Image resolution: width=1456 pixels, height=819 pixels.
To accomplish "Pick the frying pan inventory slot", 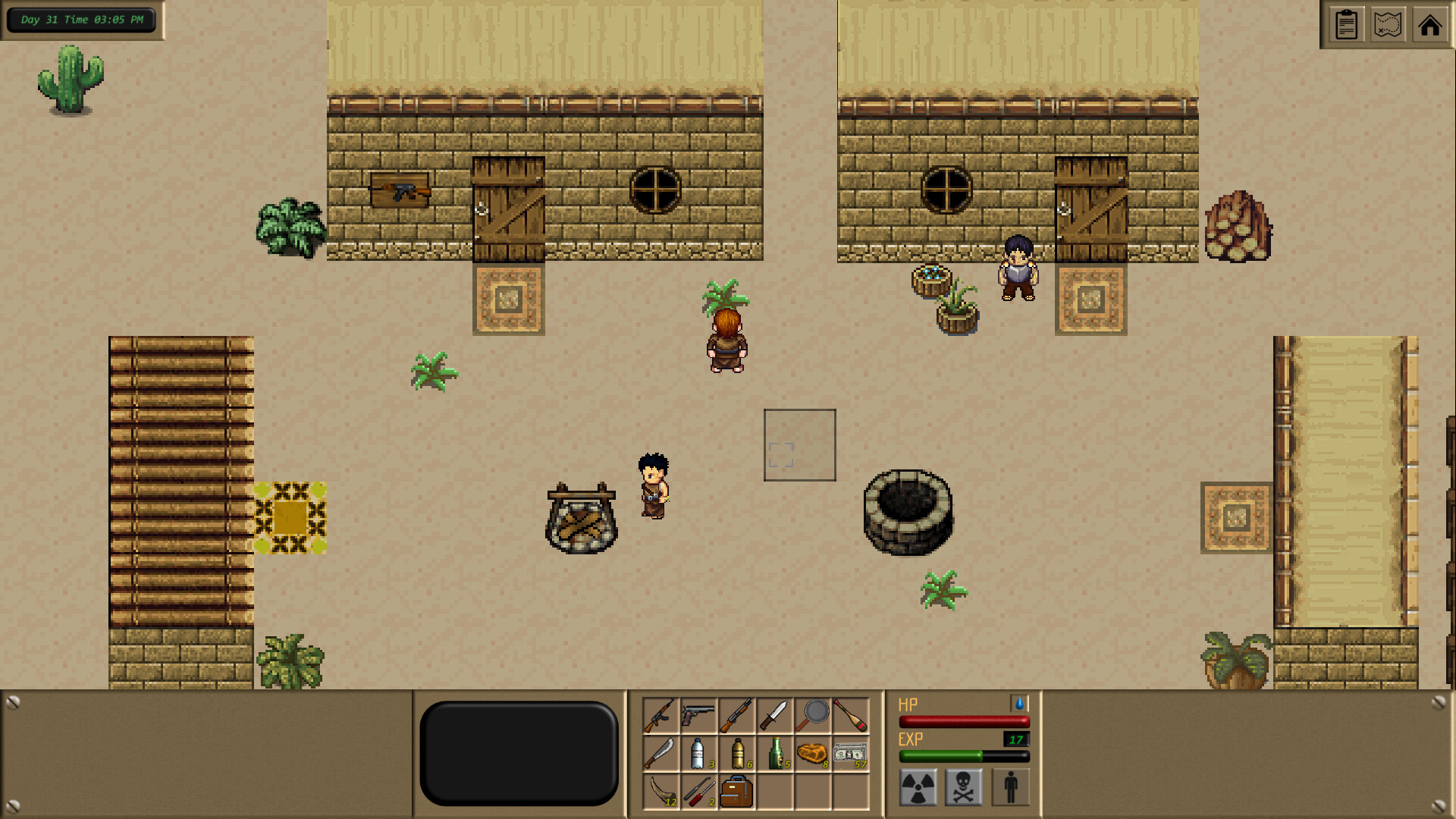I will [811, 715].
